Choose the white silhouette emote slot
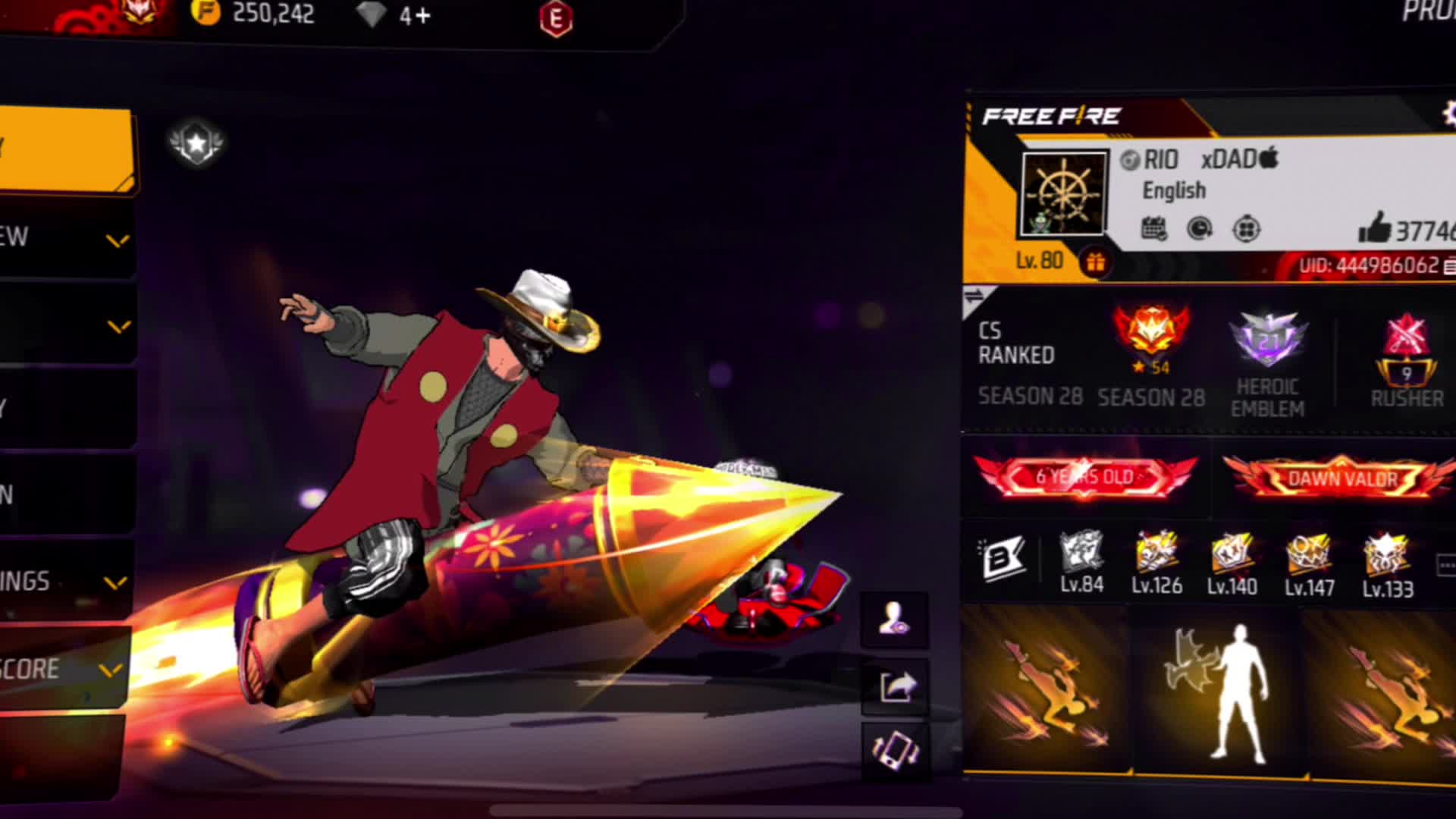This screenshot has height=819, width=1456. (1219, 692)
